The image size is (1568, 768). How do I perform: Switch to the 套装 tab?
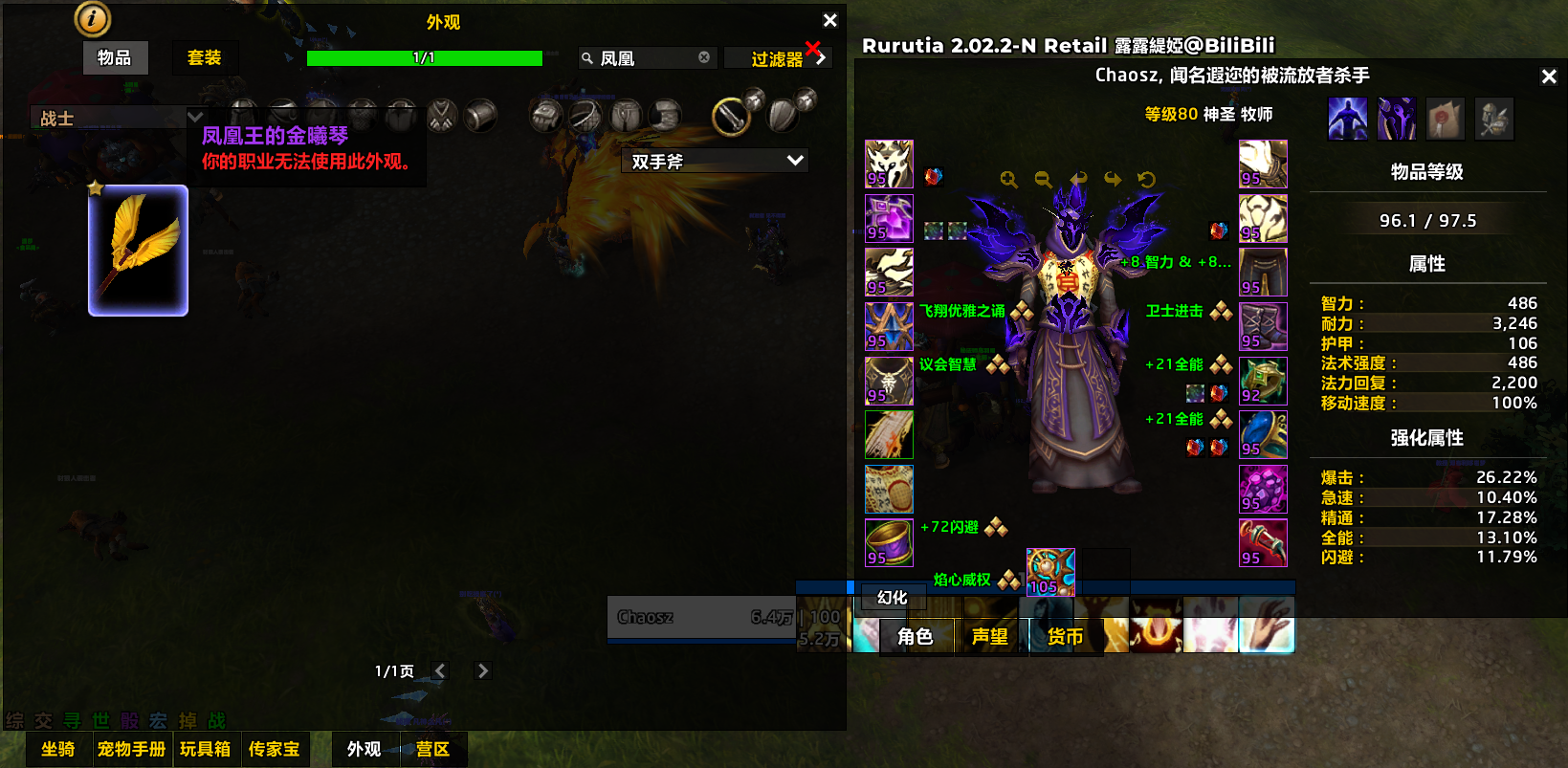tap(204, 58)
